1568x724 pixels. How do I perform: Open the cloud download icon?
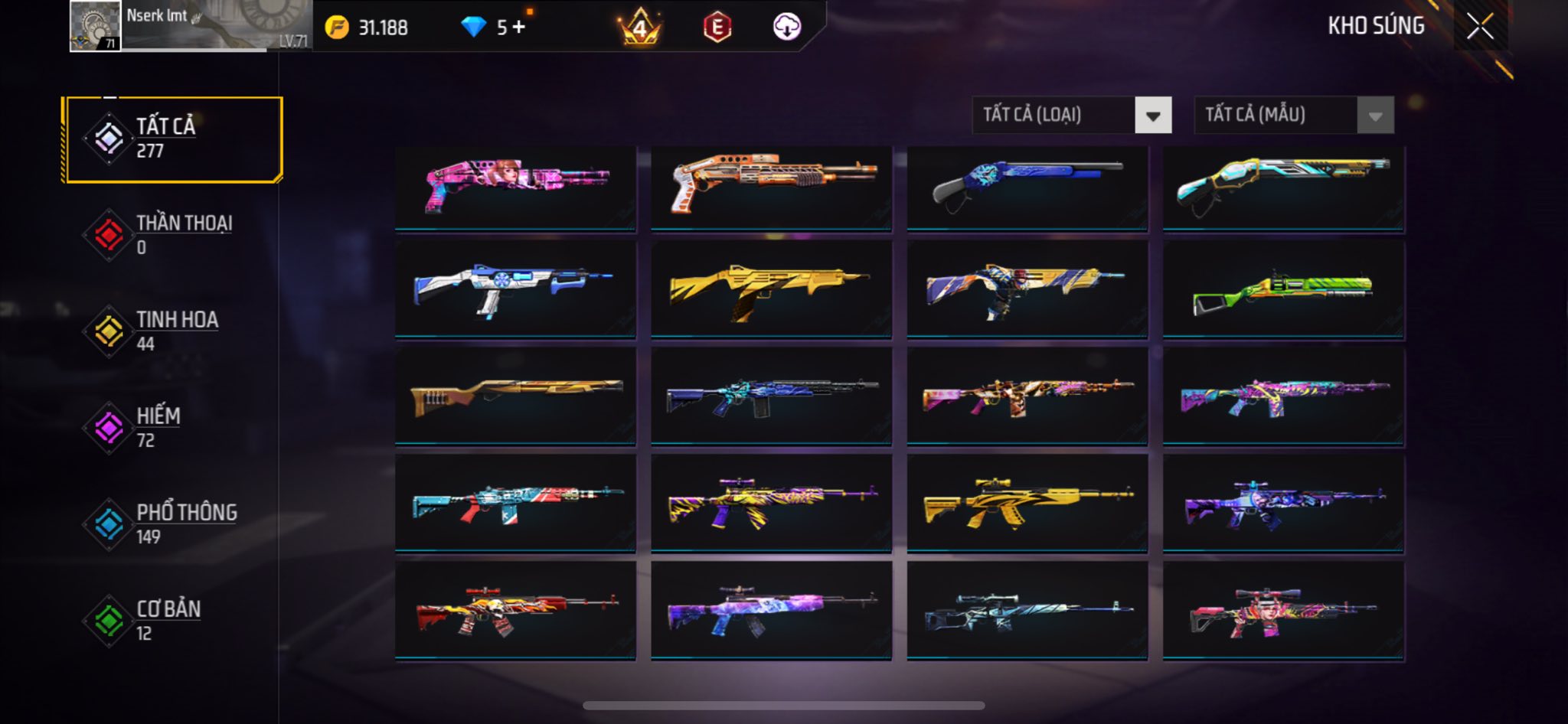pos(786,28)
